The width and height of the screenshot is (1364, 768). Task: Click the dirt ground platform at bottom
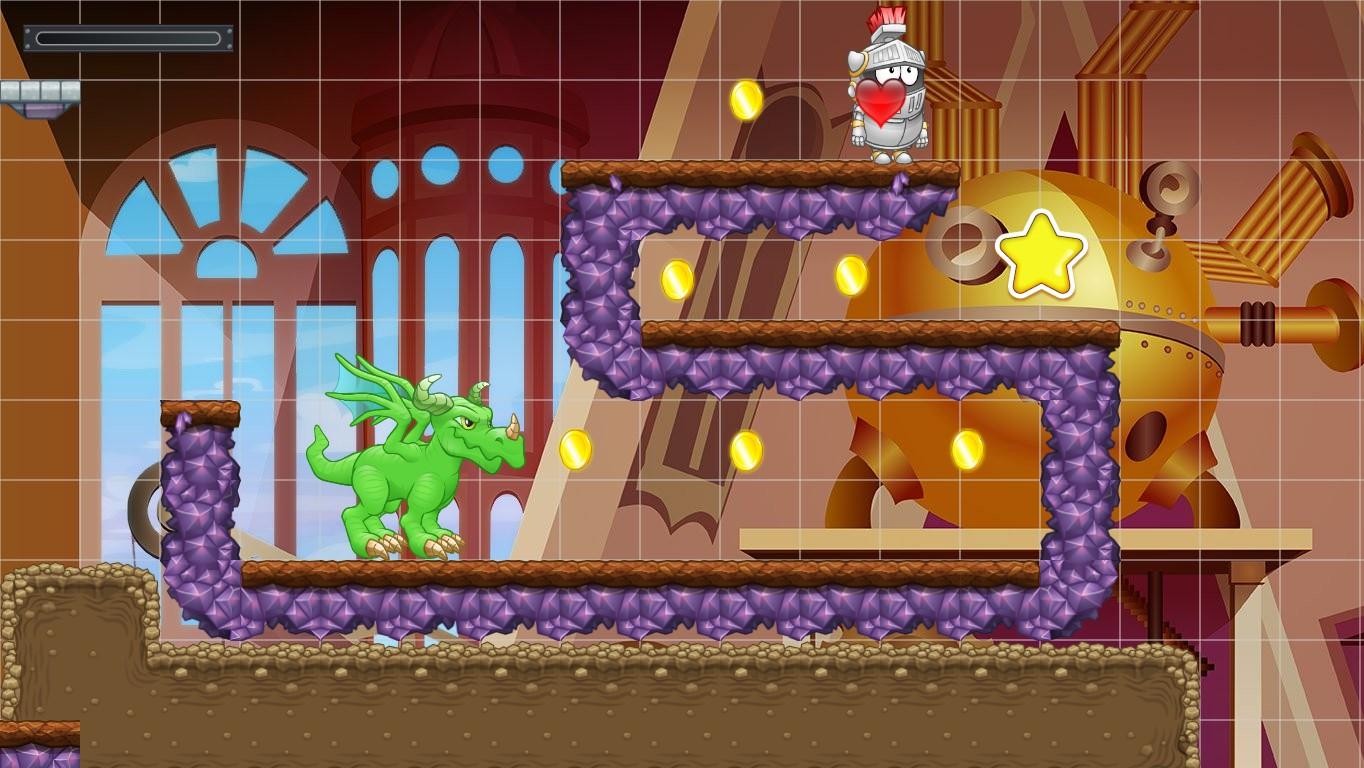click(600, 700)
